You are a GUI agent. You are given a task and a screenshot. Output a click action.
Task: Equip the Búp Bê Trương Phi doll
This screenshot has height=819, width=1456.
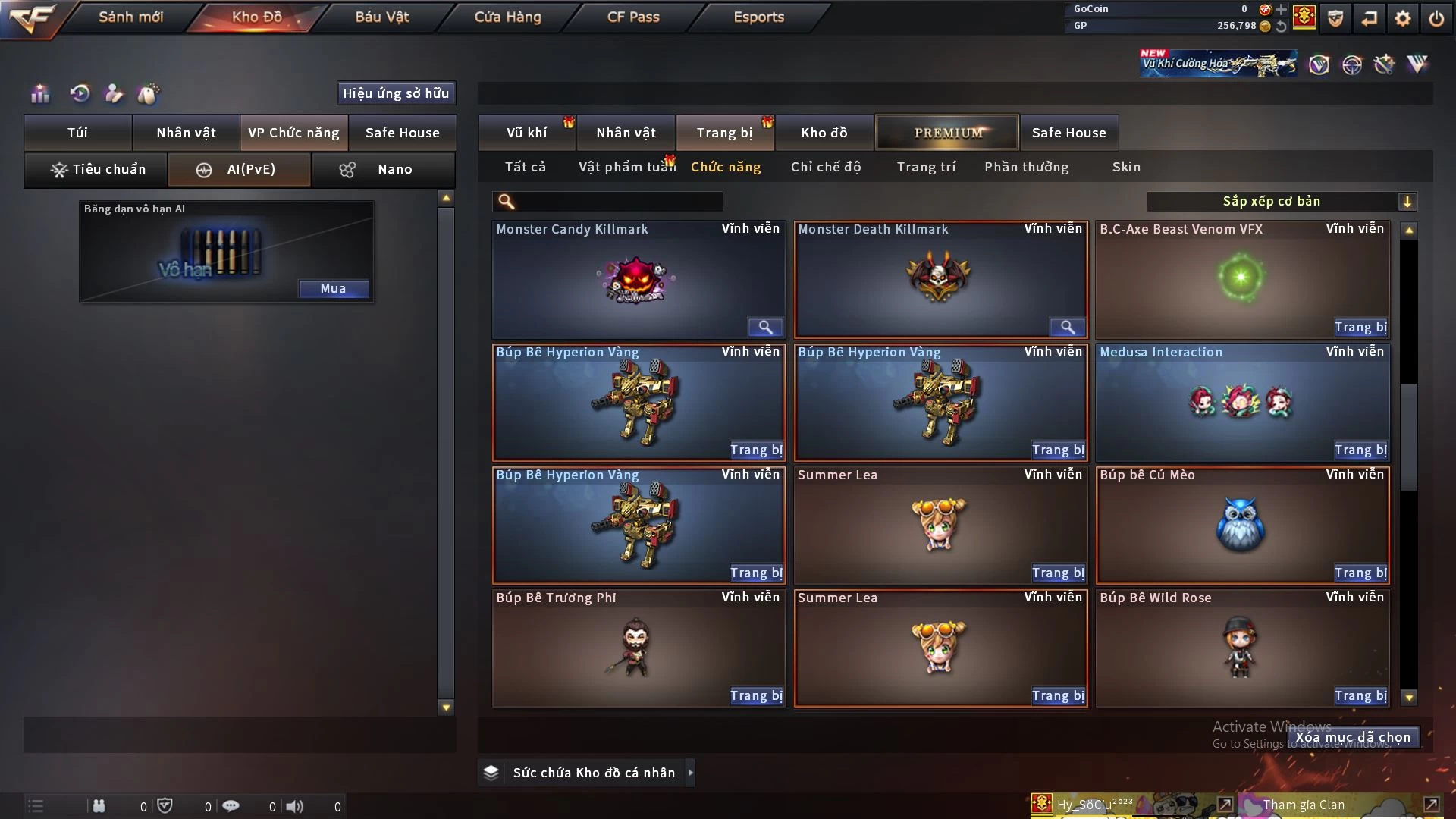pos(756,696)
